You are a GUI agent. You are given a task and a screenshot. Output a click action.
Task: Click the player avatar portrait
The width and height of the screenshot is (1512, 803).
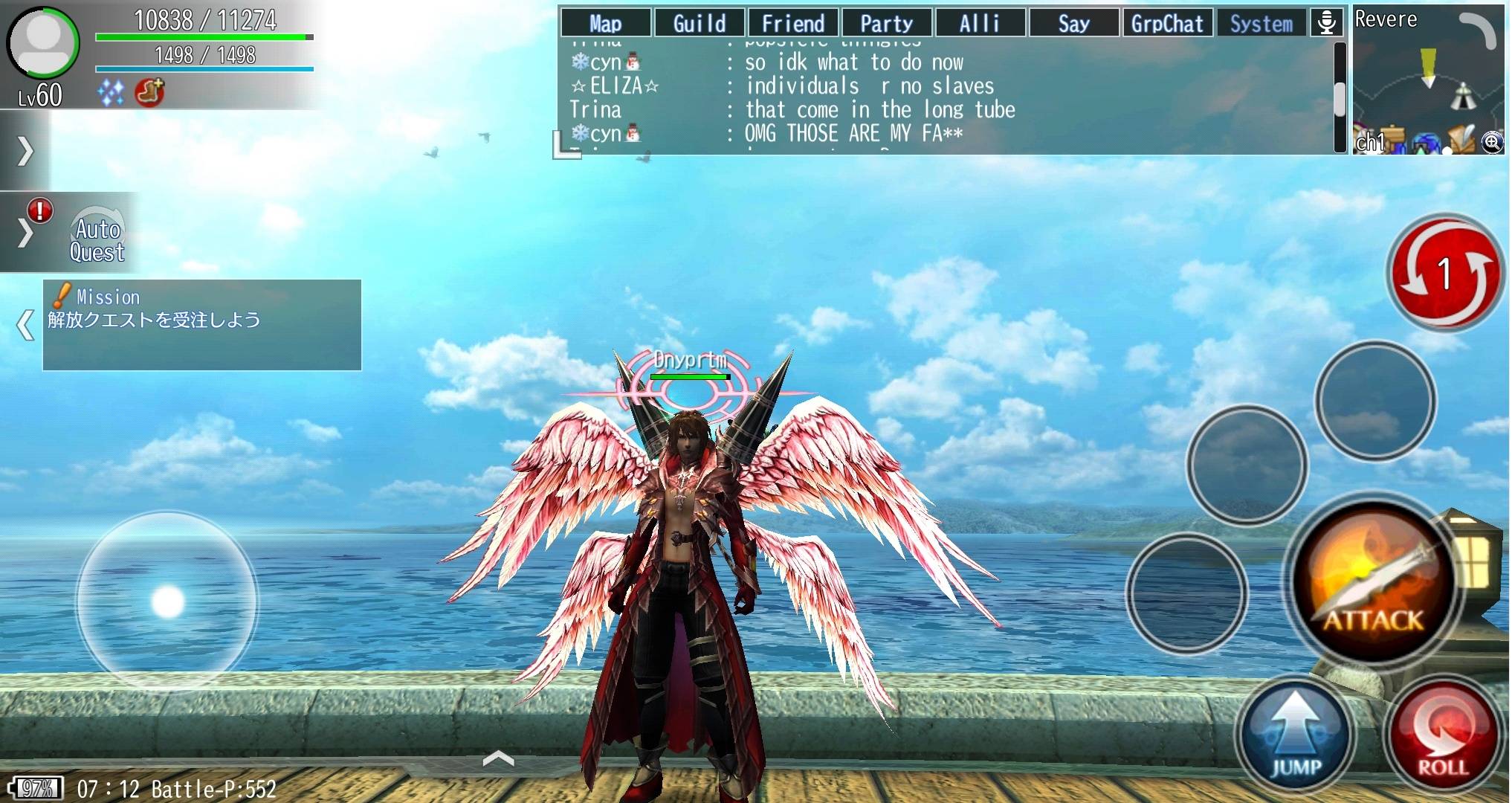click(x=43, y=43)
